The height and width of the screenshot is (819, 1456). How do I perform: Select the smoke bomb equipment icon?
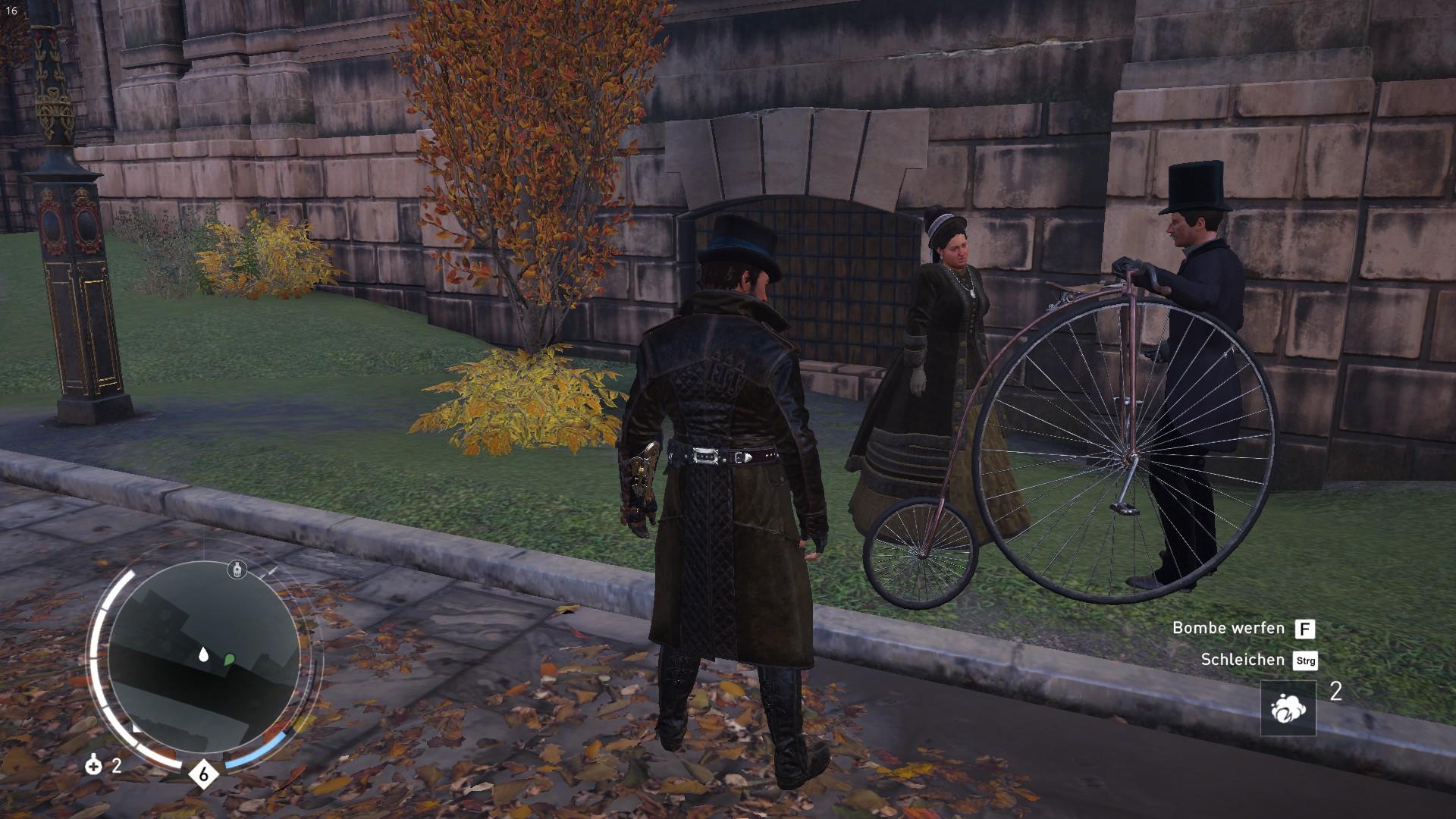pos(1289,708)
